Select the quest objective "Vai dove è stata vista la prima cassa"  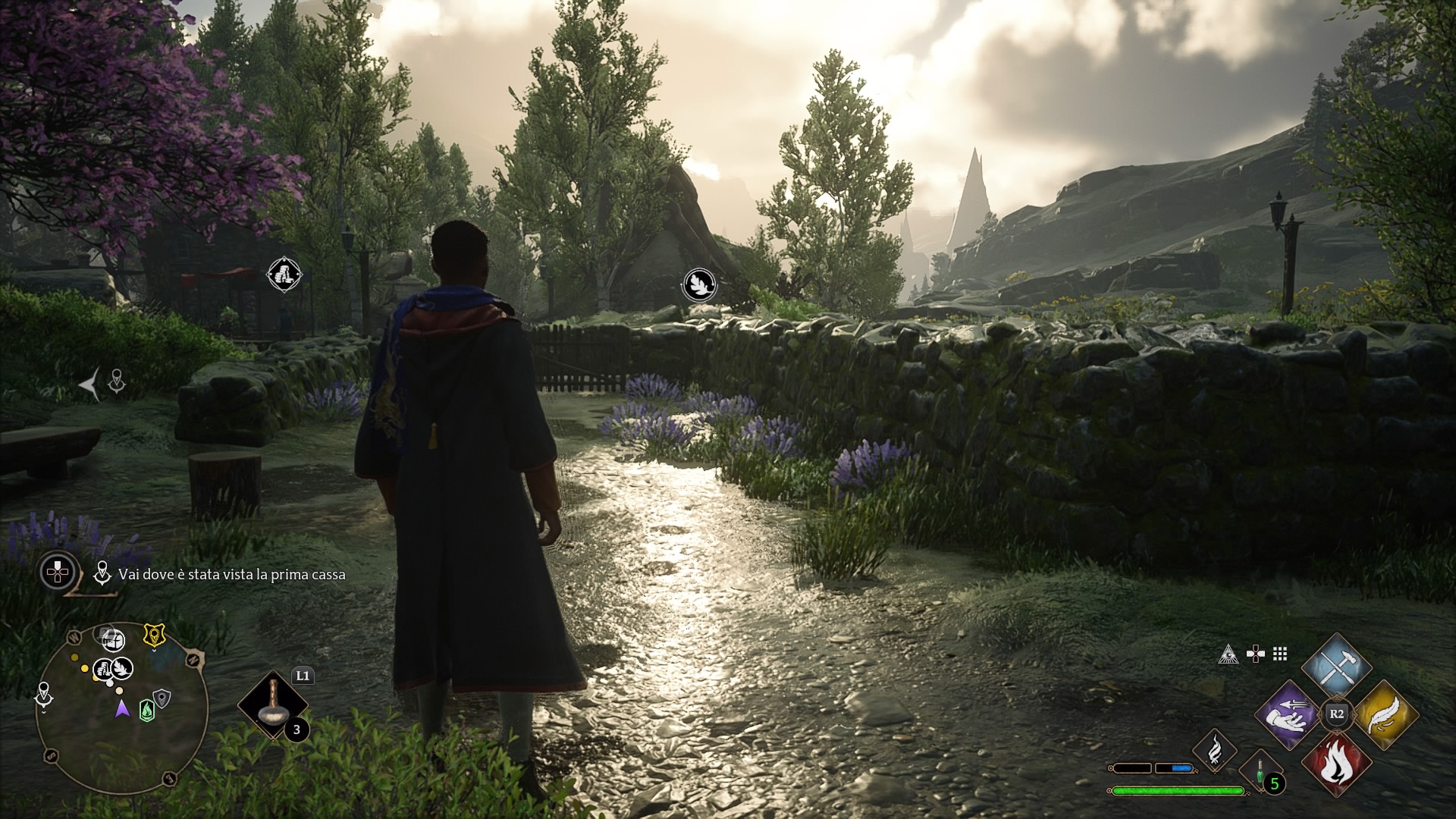pyautogui.click(x=231, y=575)
